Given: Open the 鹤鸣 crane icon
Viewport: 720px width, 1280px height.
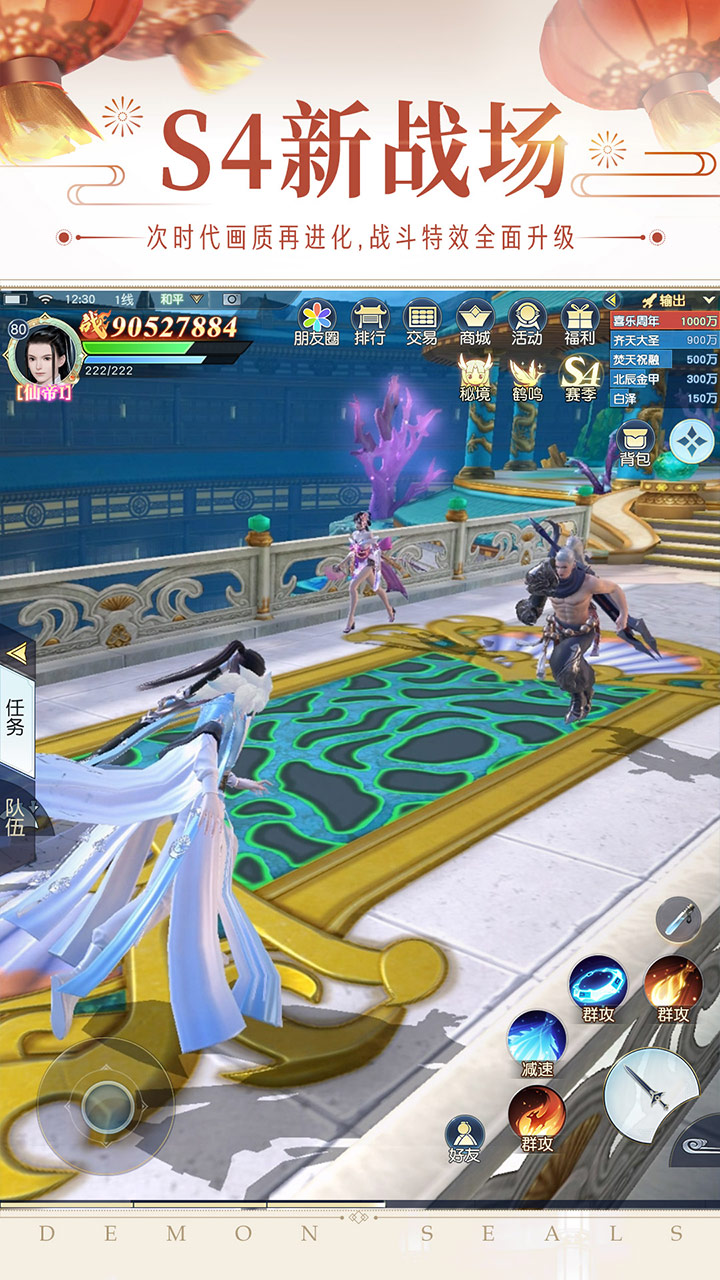Looking at the screenshot, I should tap(526, 377).
